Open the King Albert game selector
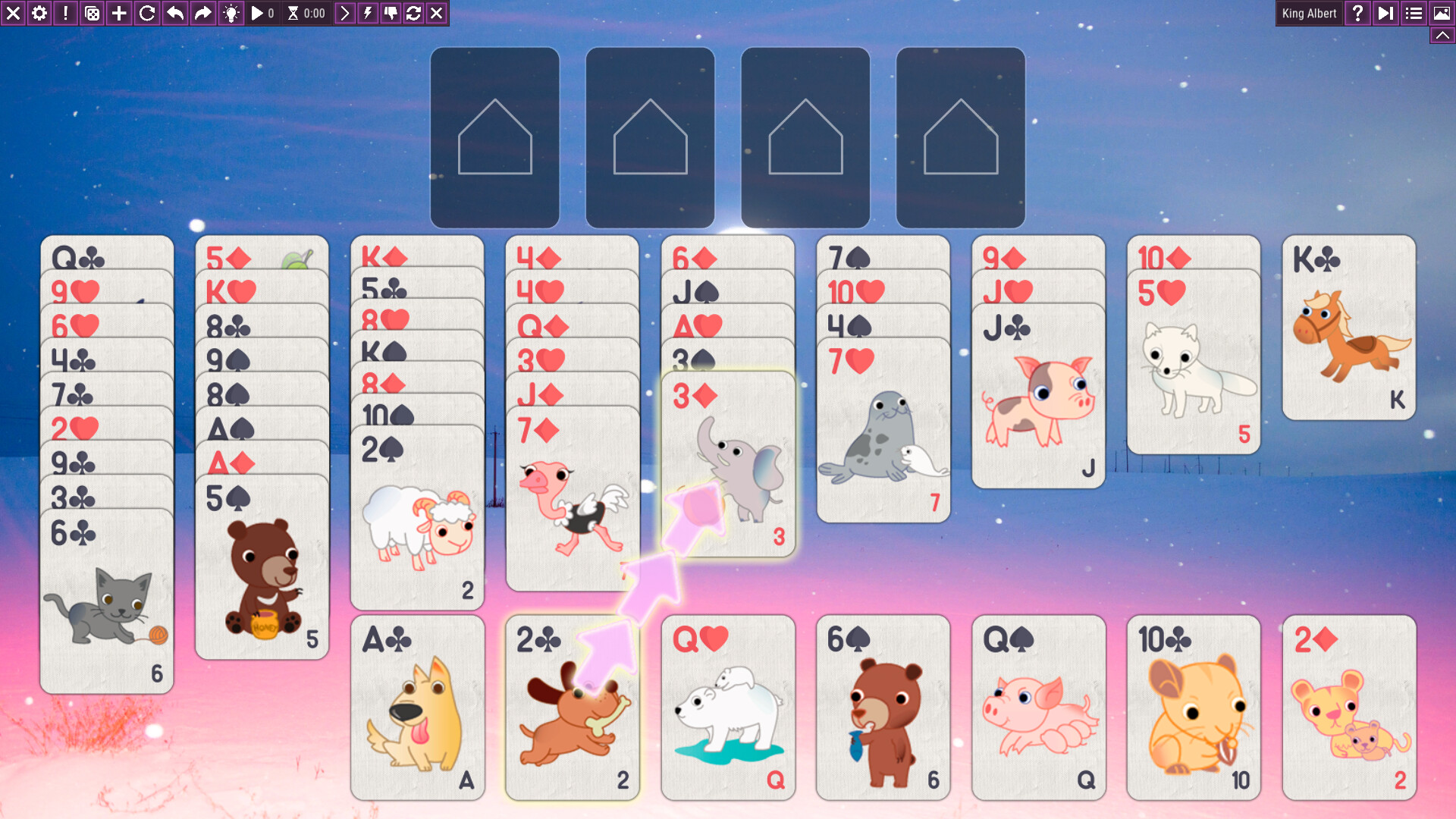Viewport: 1456px width, 819px height. (x=1308, y=13)
